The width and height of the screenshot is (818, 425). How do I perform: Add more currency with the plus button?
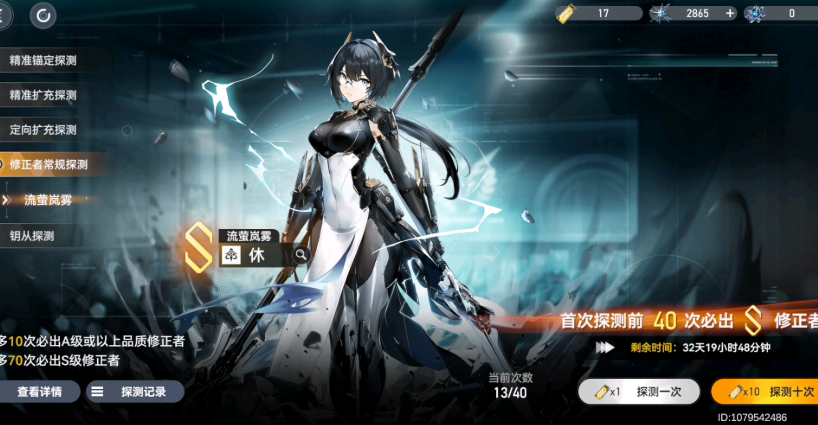(x=730, y=13)
